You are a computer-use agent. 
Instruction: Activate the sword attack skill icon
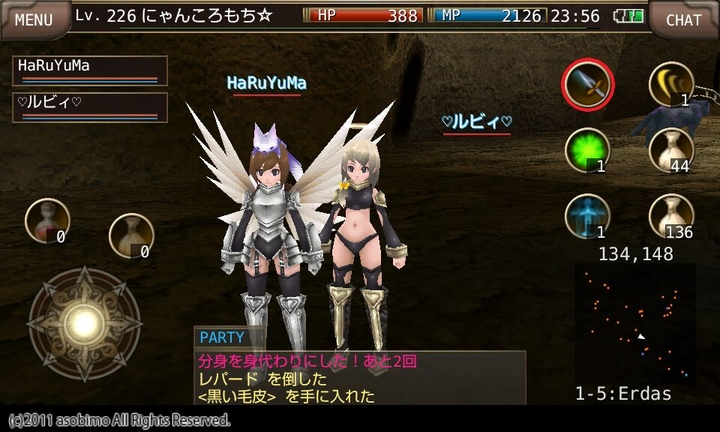point(588,86)
